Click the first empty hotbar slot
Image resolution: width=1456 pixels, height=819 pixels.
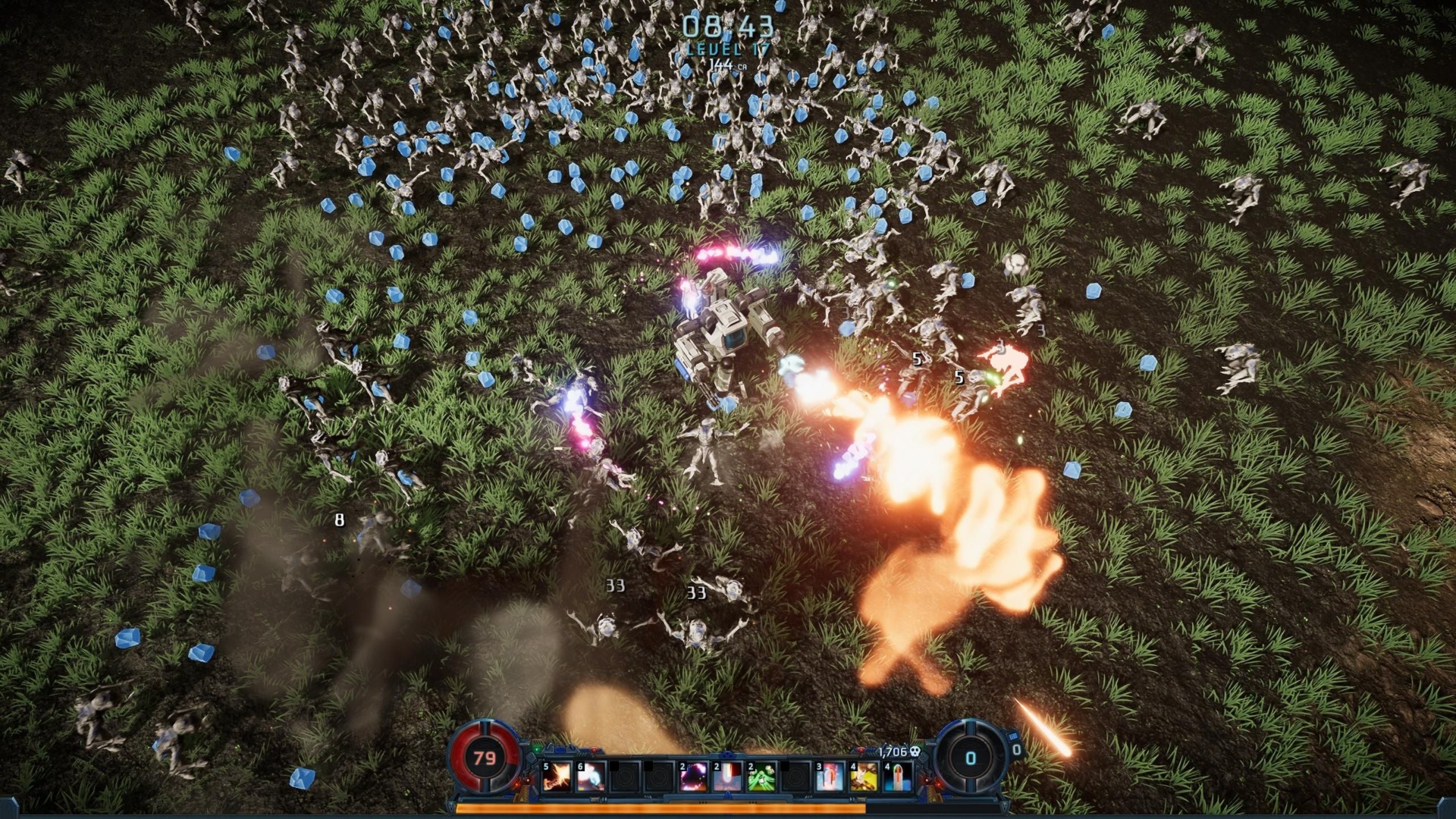click(626, 776)
